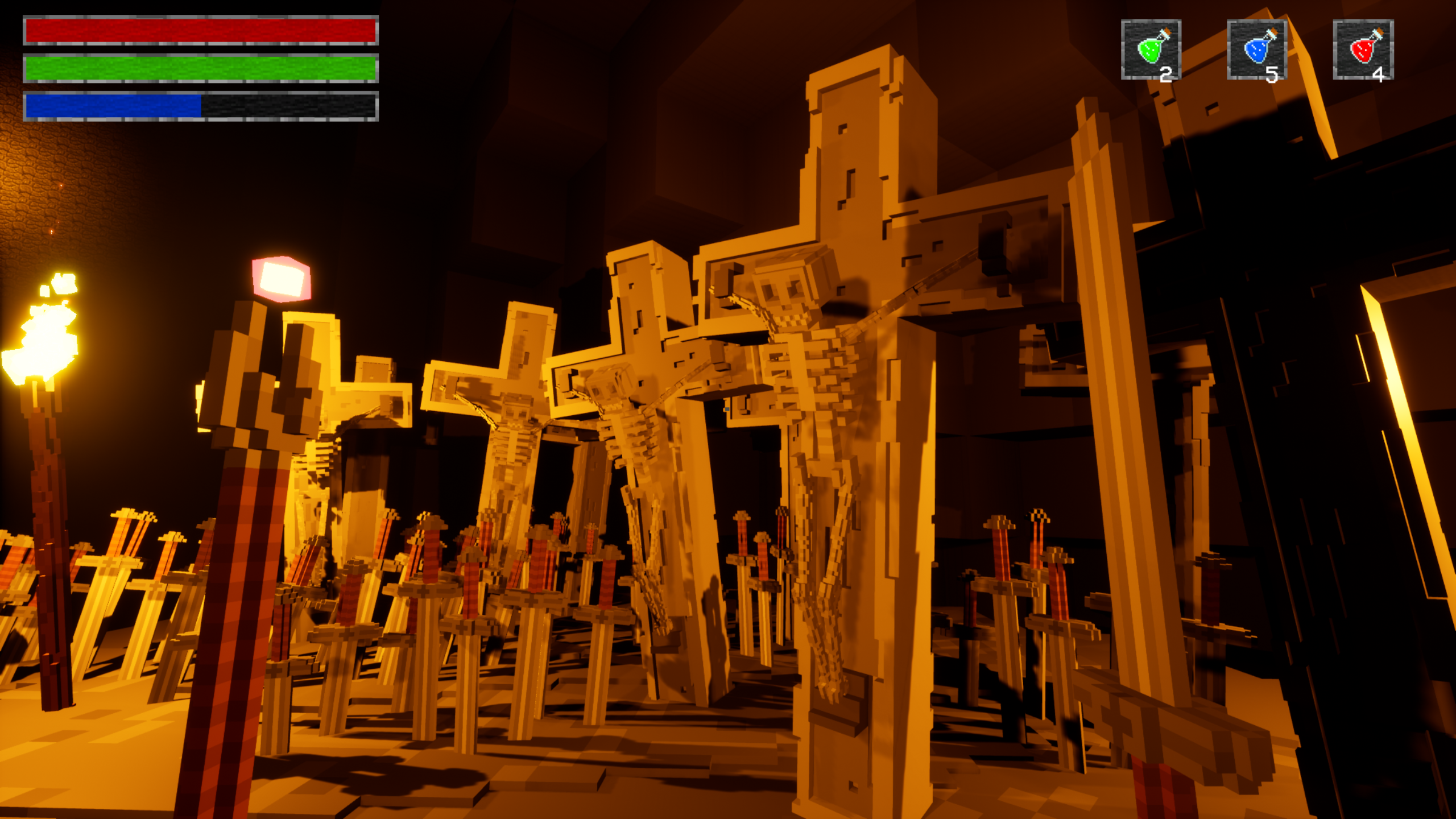Select the blue potion slot
Screen dimensions: 1456x819
[1257, 50]
